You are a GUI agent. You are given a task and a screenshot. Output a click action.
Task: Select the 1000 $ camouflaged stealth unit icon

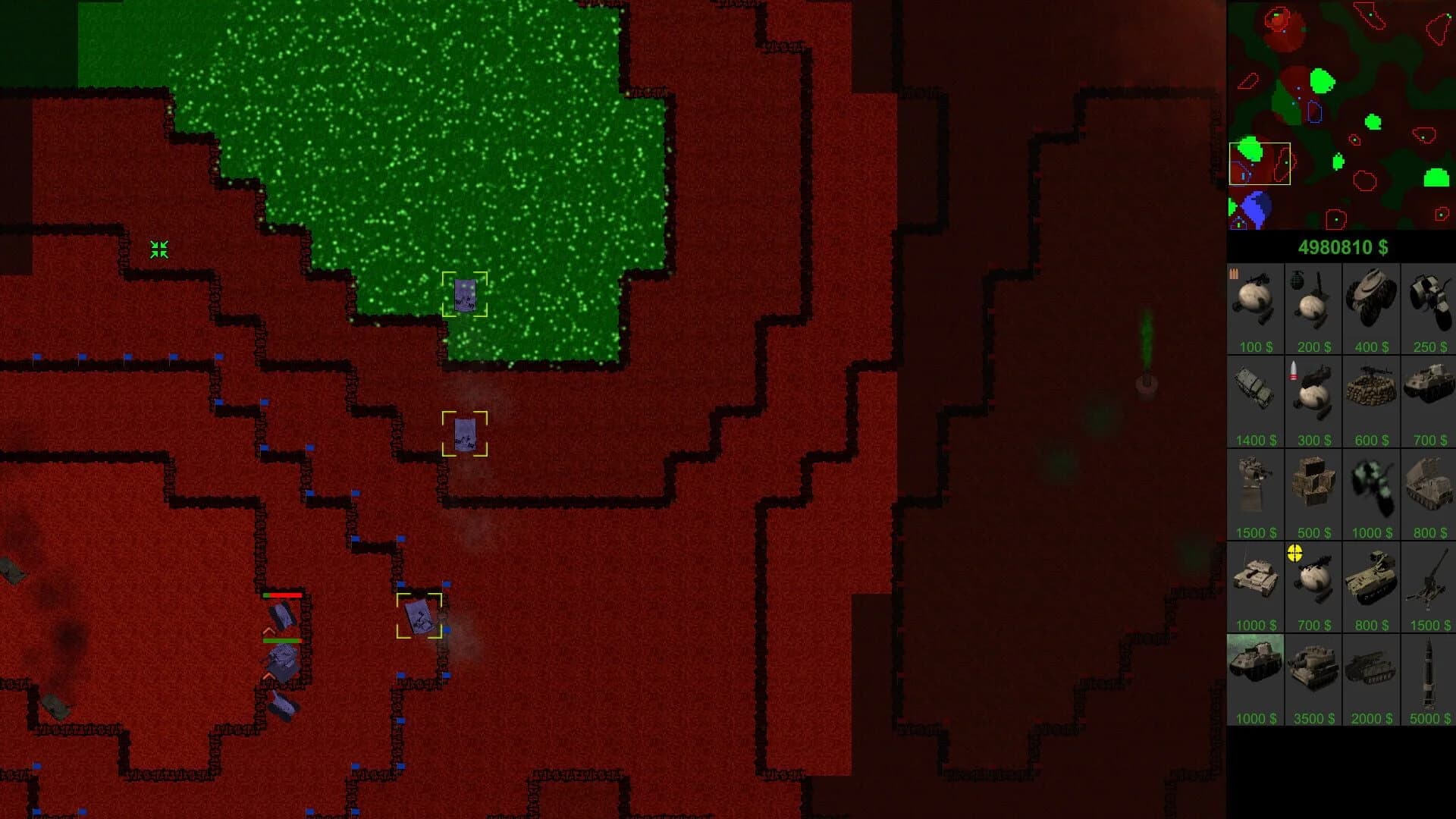pos(1371,491)
